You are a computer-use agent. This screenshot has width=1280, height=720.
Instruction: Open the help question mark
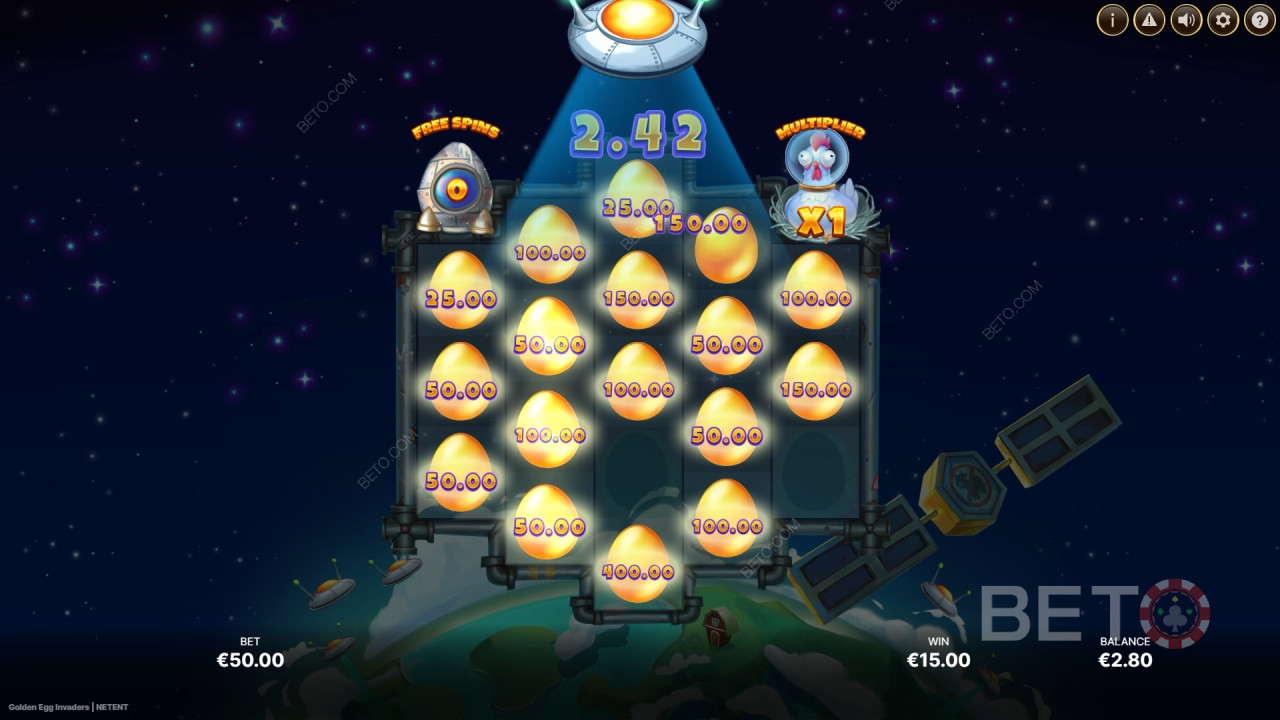[x=1258, y=19]
